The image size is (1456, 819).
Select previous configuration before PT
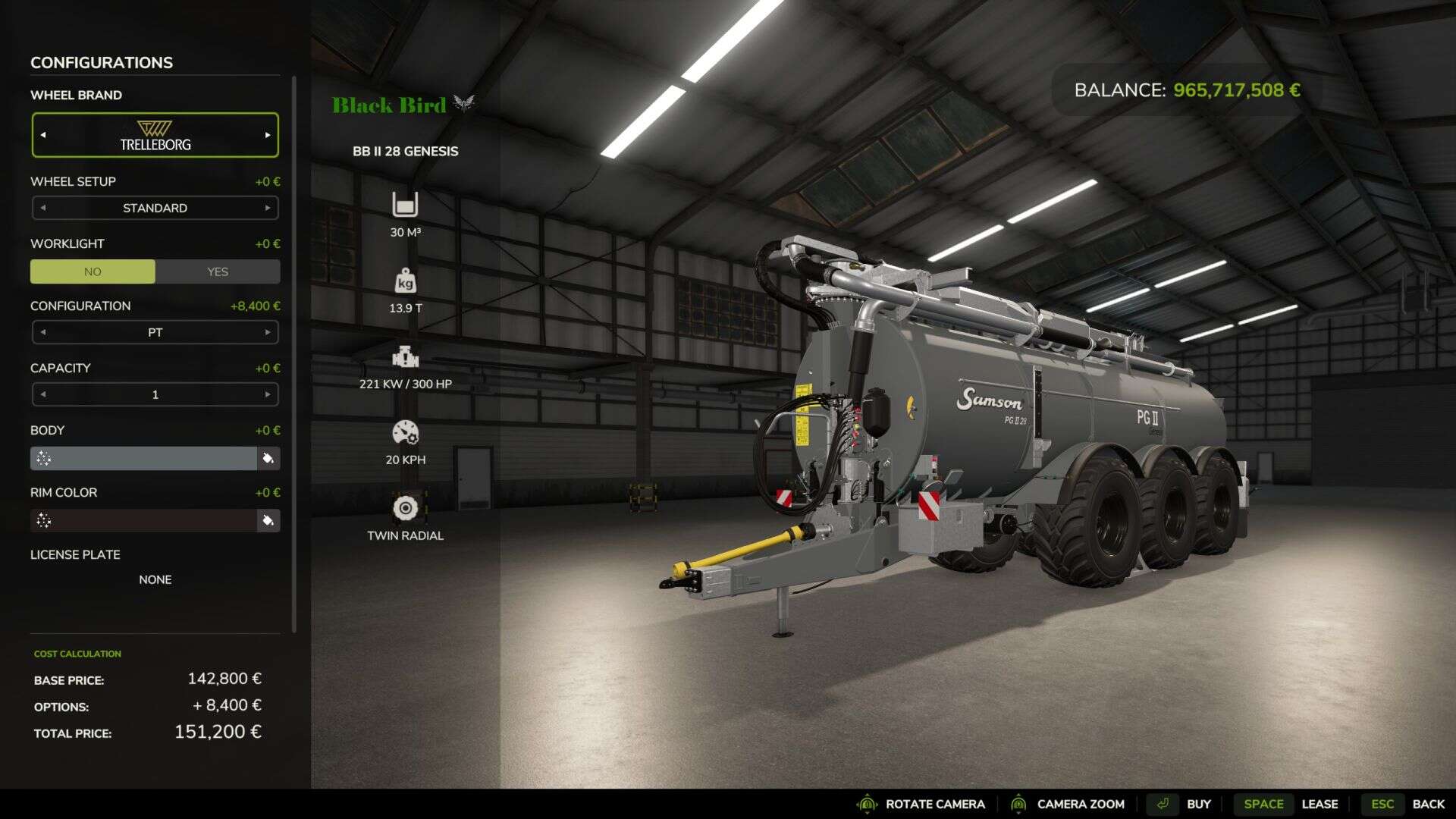pyautogui.click(x=43, y=332)
